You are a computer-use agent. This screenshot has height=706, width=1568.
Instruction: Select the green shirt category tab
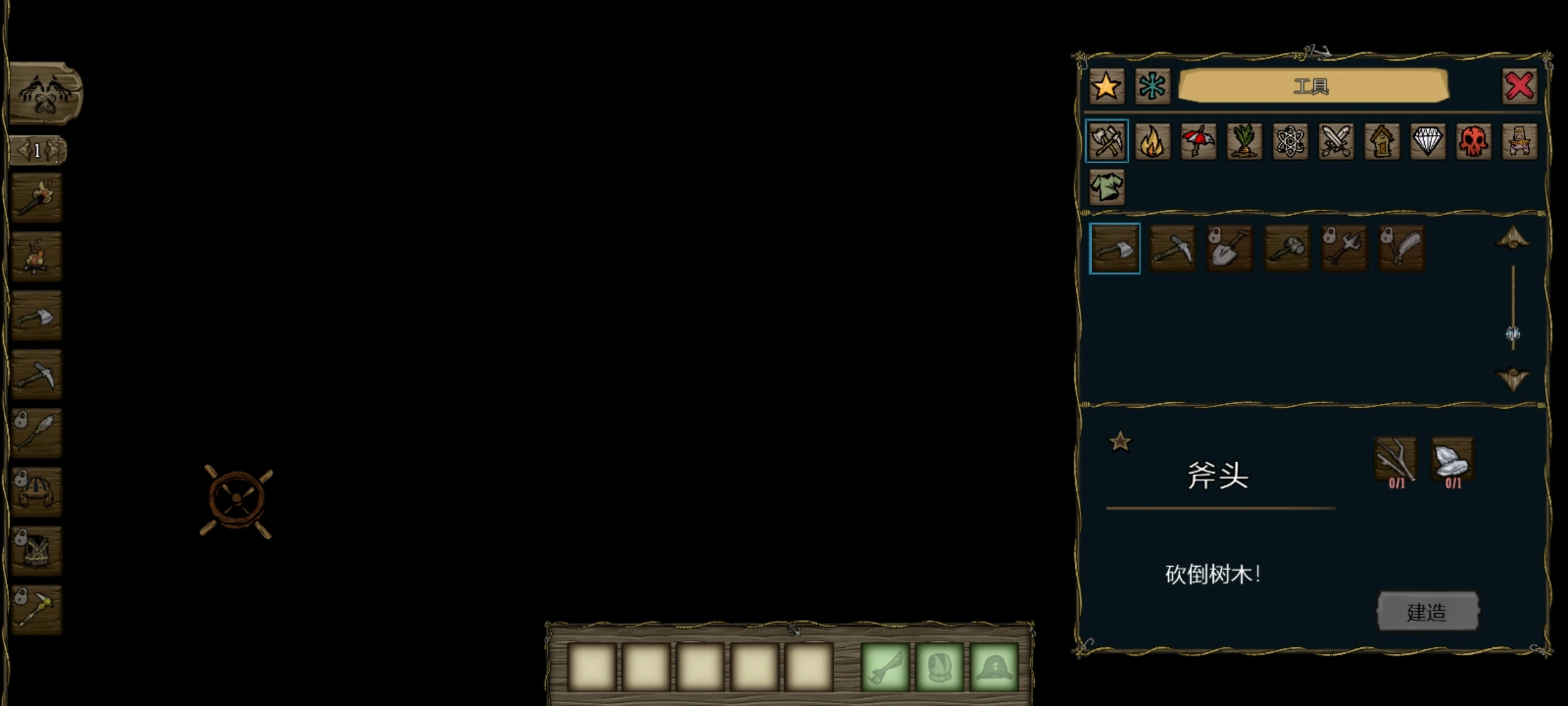click(x=1107, y=188)
